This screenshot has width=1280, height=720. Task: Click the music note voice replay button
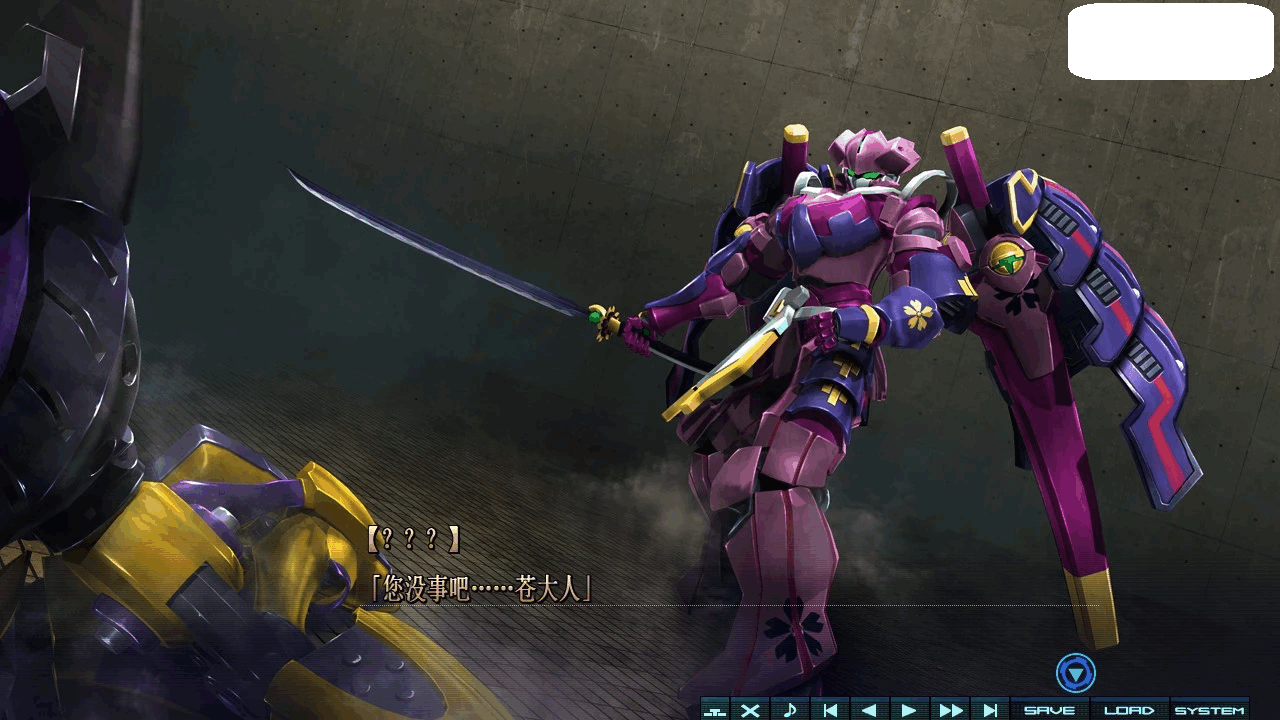click(790, 709)
